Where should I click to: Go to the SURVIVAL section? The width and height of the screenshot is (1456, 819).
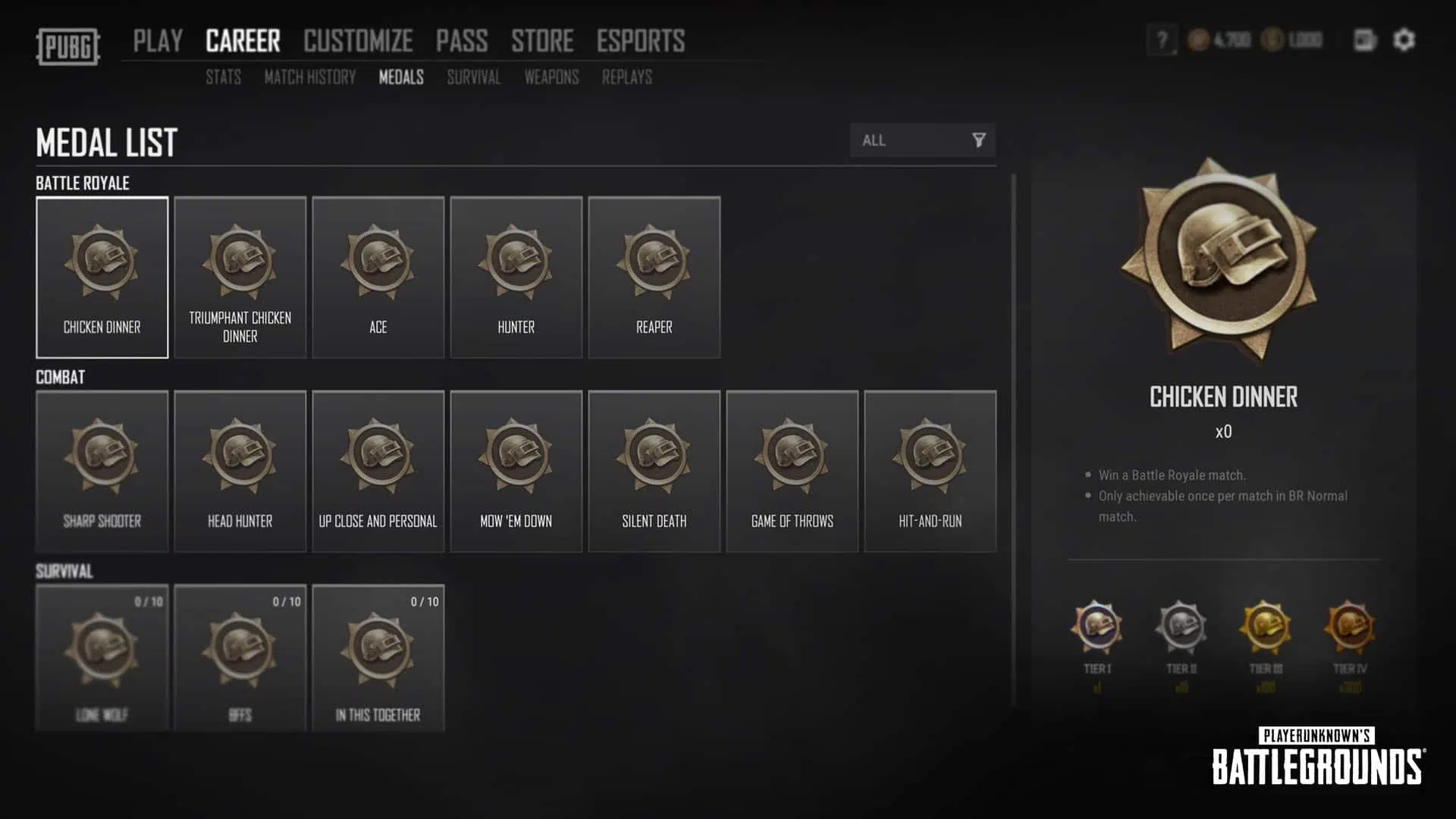click(473, 77)
